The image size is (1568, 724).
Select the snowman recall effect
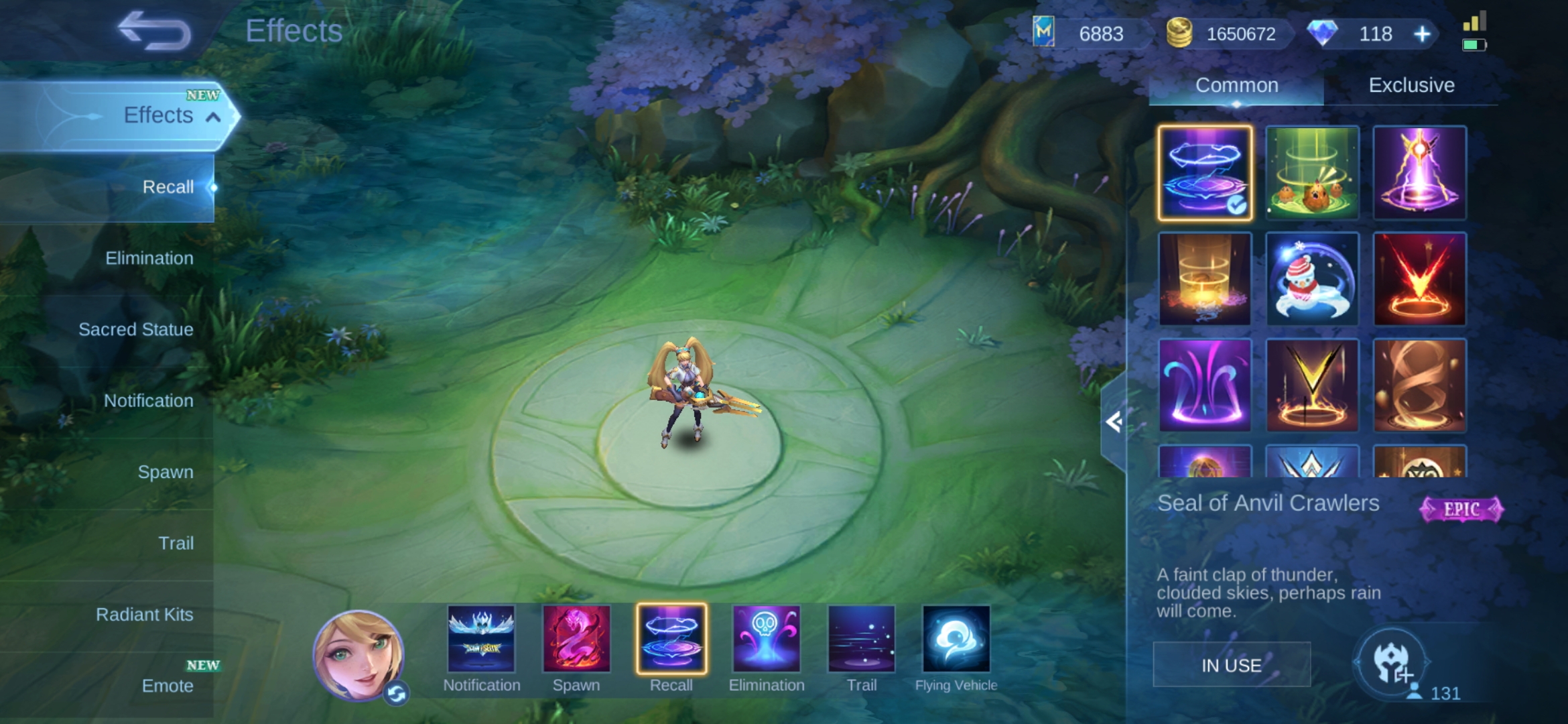point(1312,279)
